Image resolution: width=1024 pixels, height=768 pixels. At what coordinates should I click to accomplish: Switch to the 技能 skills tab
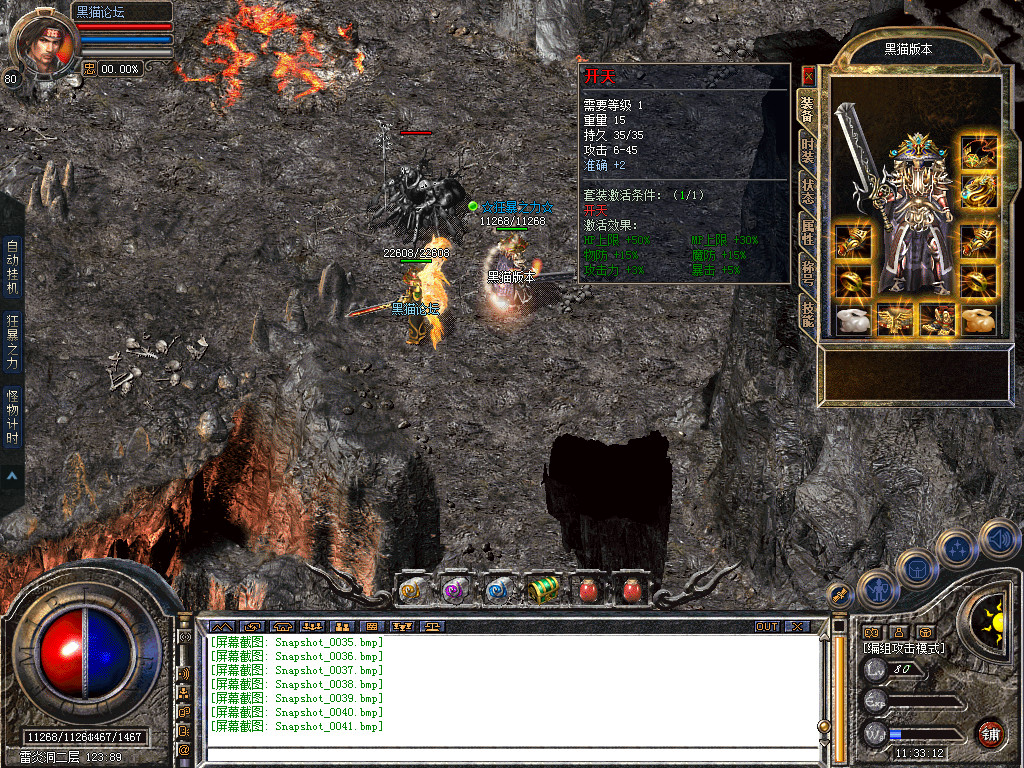coord(807,315)
